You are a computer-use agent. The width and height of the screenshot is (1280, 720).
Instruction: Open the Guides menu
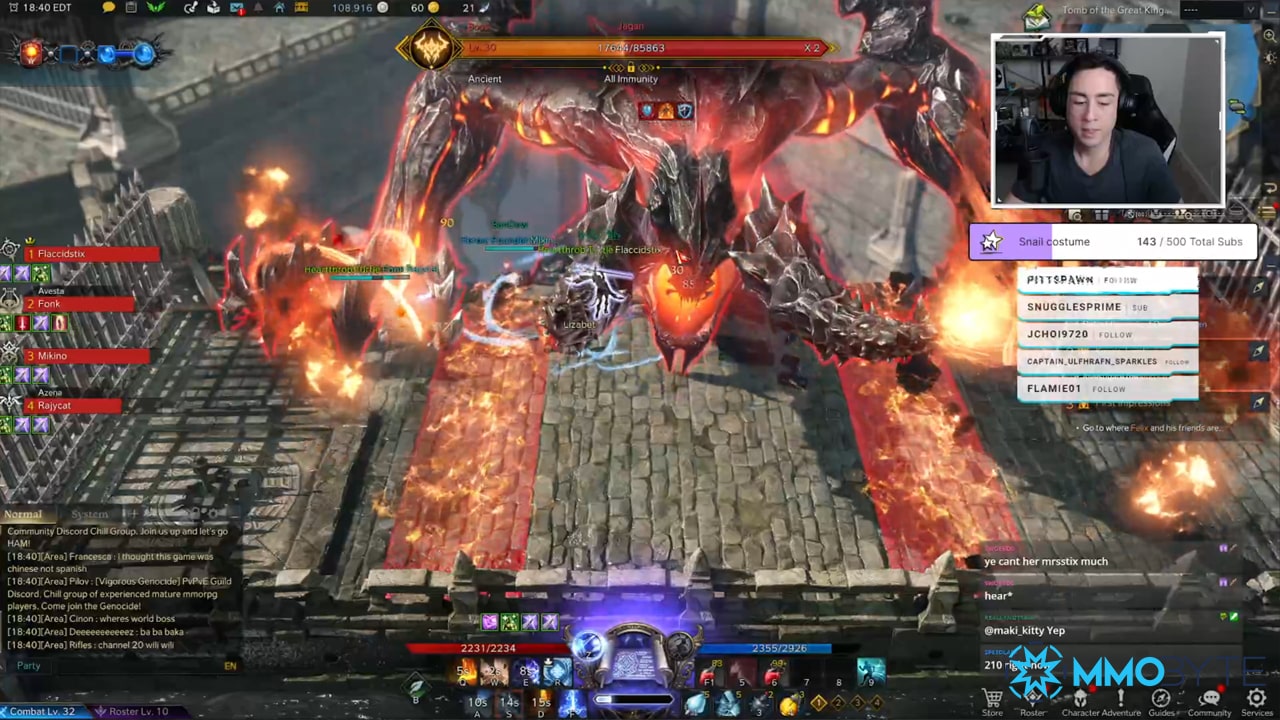tap(1161, 699)
